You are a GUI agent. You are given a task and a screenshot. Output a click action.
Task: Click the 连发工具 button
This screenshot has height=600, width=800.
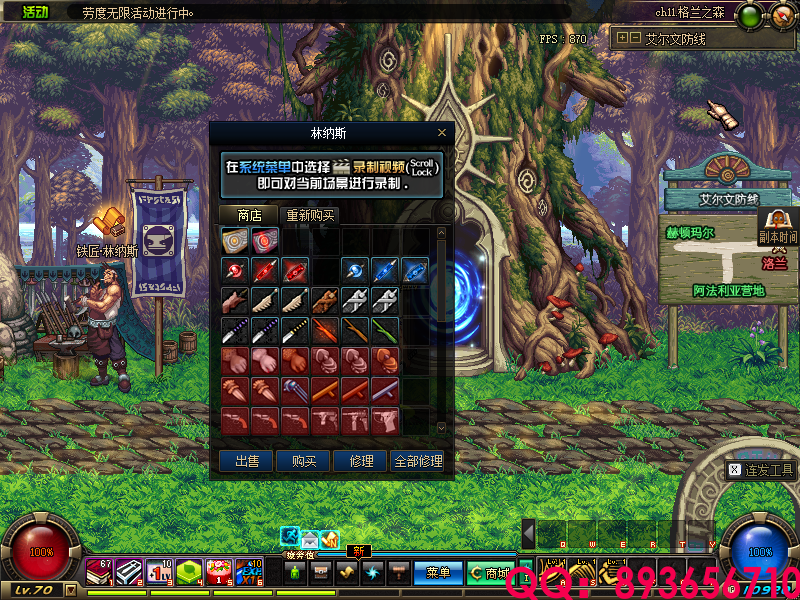tap(760, 470)
